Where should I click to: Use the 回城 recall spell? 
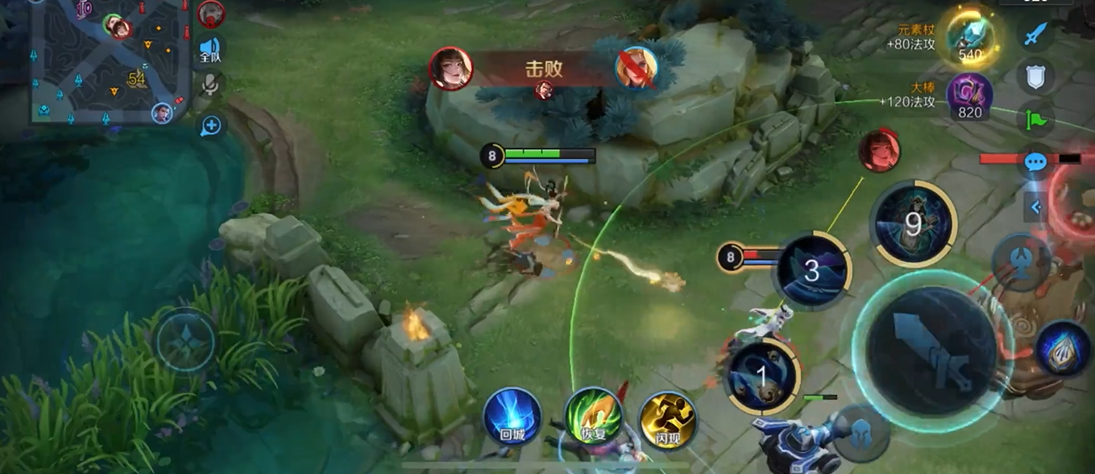pos(513,417)
